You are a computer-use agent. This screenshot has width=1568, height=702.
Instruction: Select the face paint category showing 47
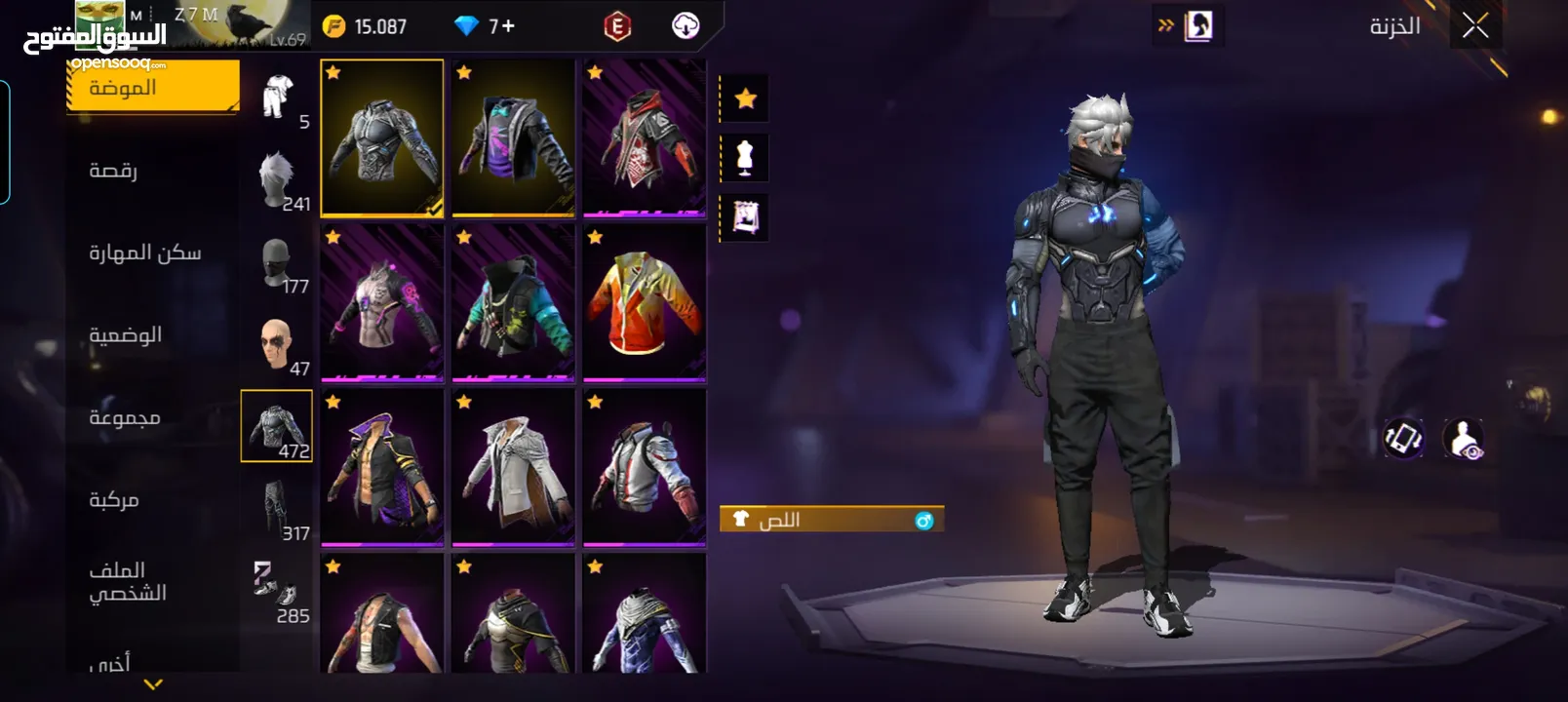(278, 344)
